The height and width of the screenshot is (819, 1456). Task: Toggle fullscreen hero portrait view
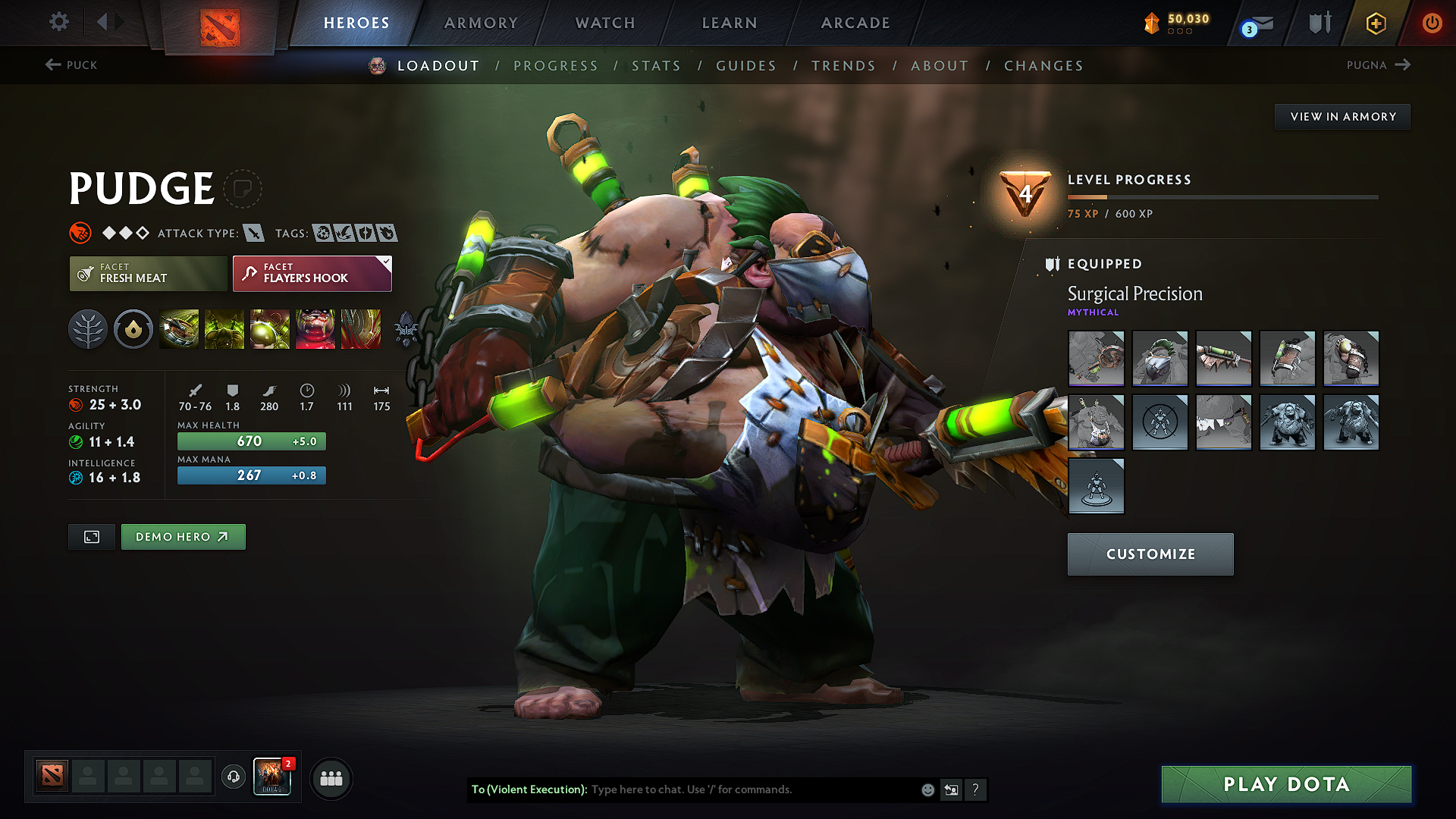[91, 536]
